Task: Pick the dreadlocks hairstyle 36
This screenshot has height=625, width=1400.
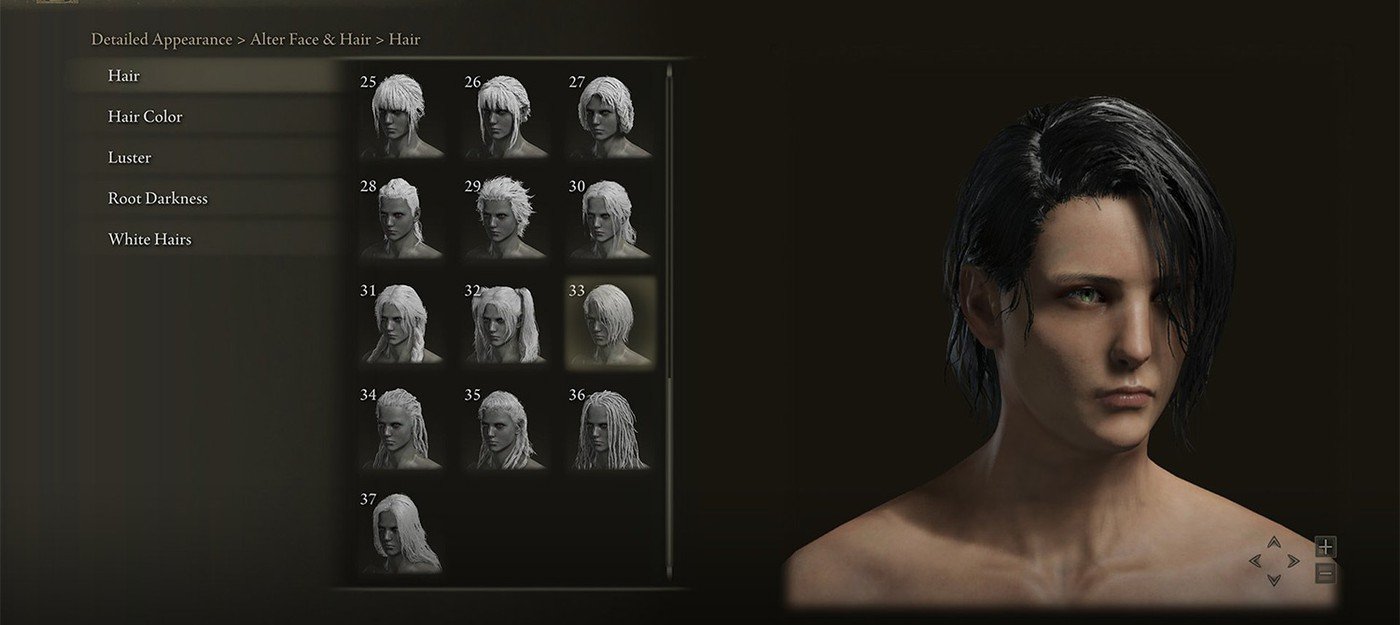Action: [610, 427]
